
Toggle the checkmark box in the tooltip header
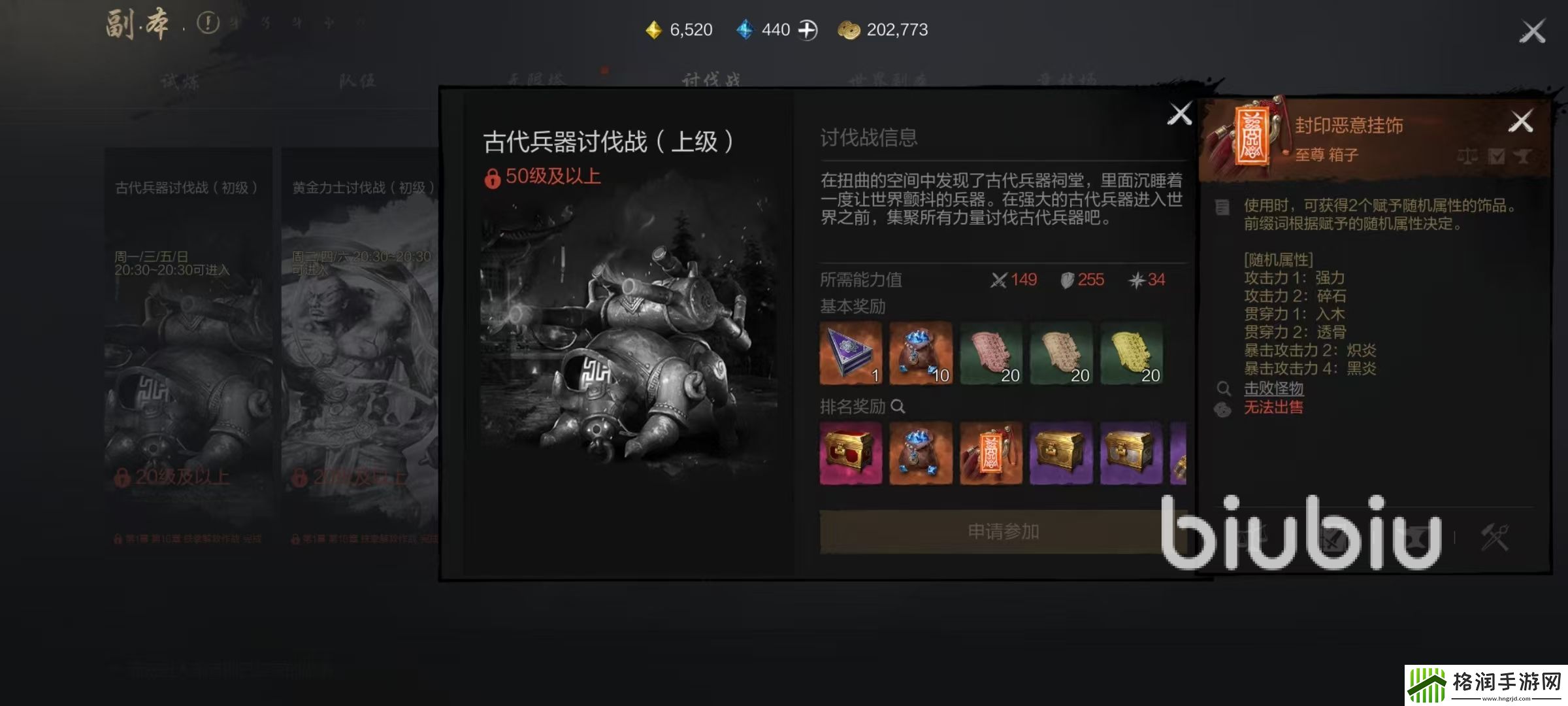click(x=1496, y=157)
